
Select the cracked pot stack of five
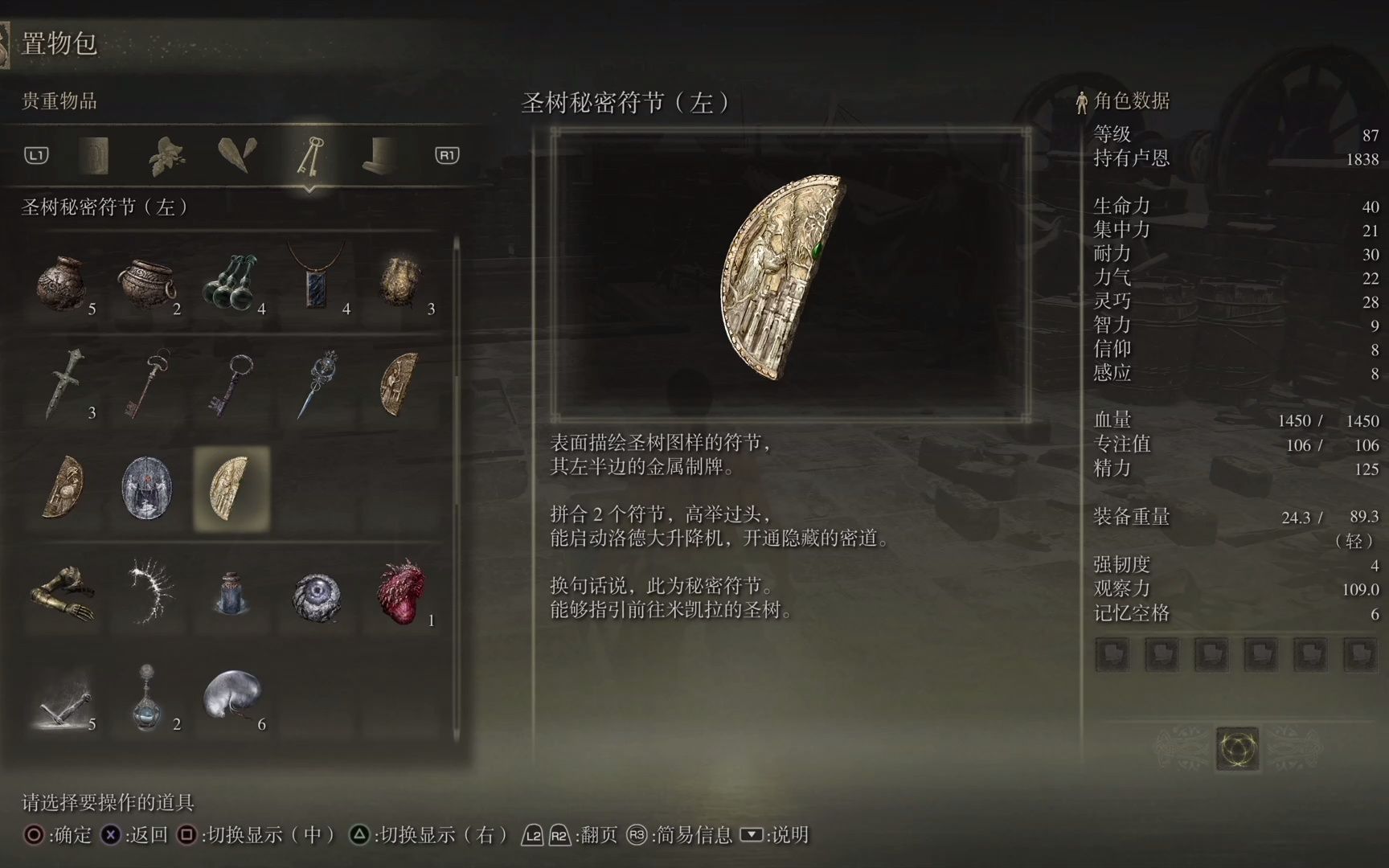63,284
